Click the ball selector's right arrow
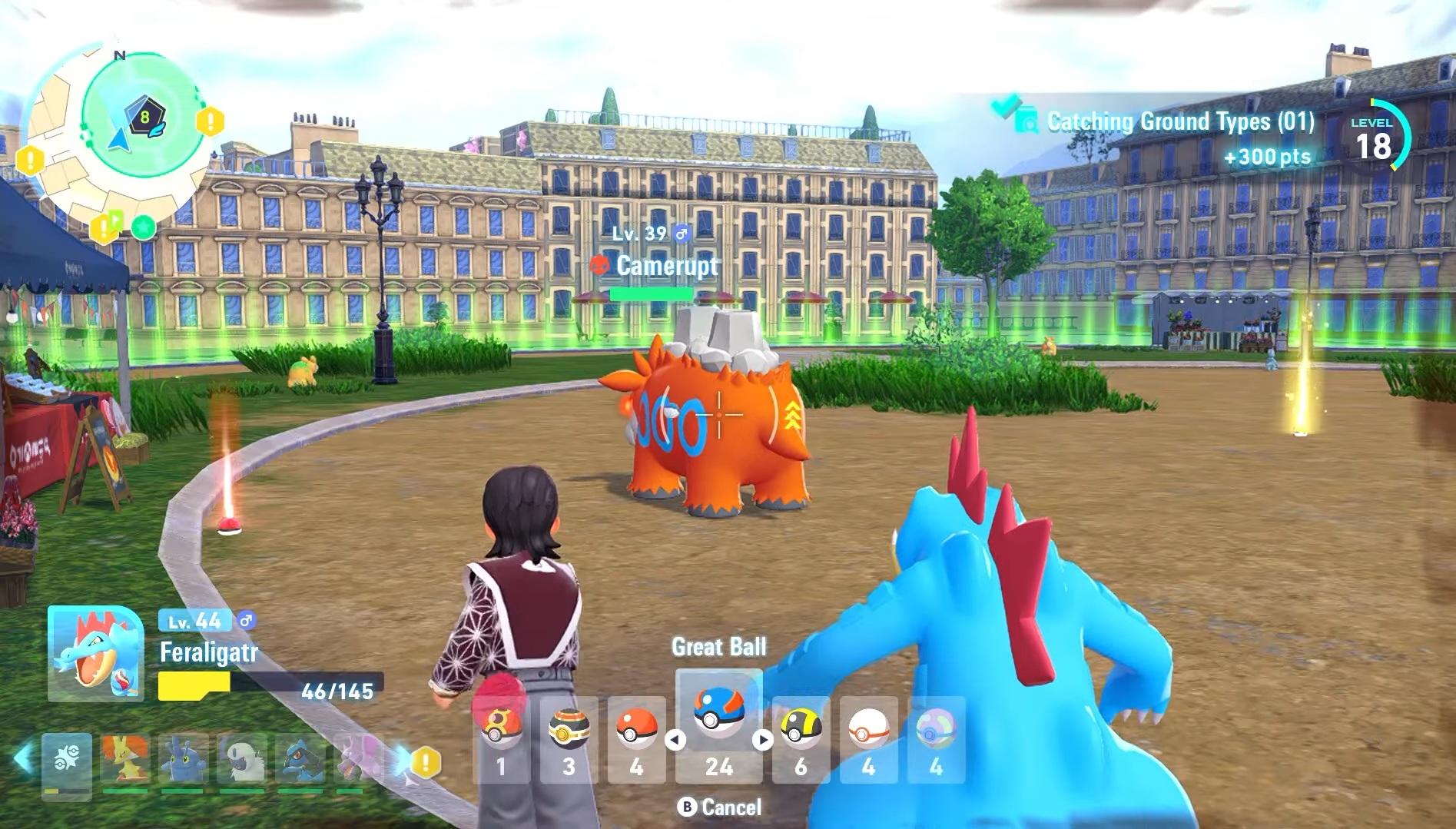This screenshot has width=1456, height=829. (762, 740)
